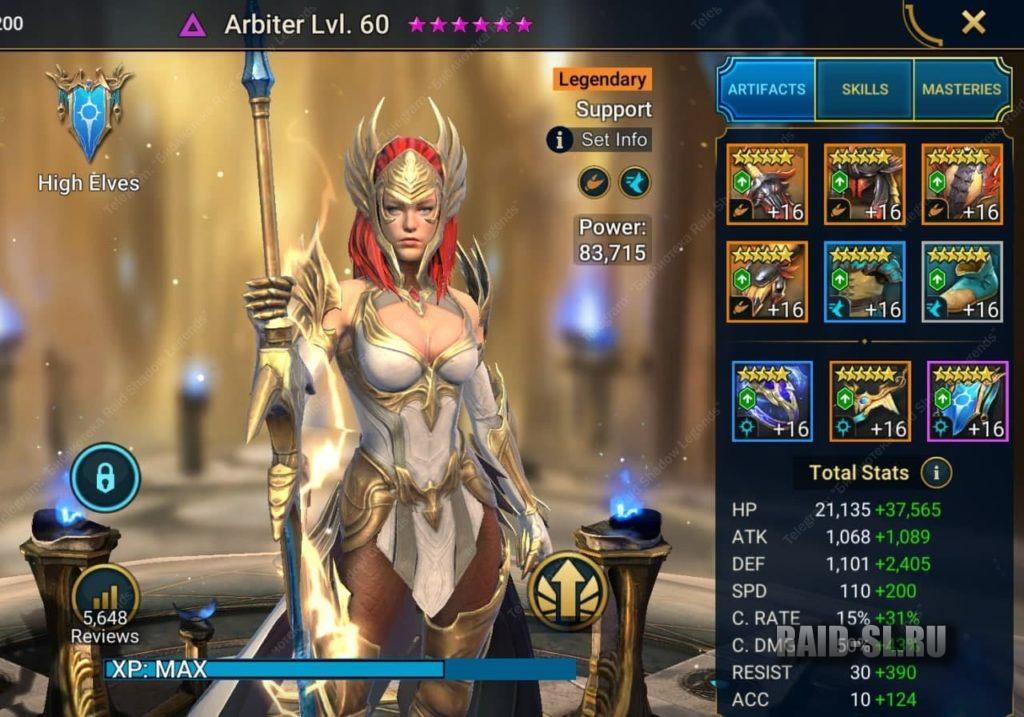Choose the blue-framed ring accessory
This screenshot has width=1024, height=717.
coord(772,401)
